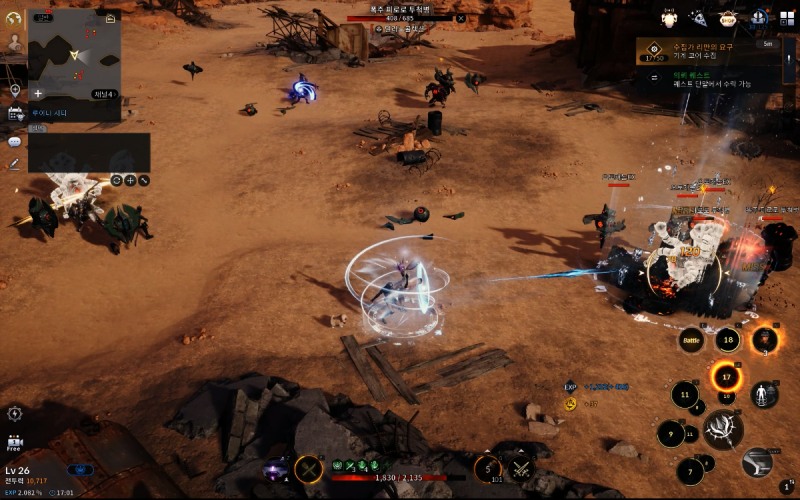Expand the minimap with the plus button
This screenshot has width=800, height=500.
click(x=37, y=94)
